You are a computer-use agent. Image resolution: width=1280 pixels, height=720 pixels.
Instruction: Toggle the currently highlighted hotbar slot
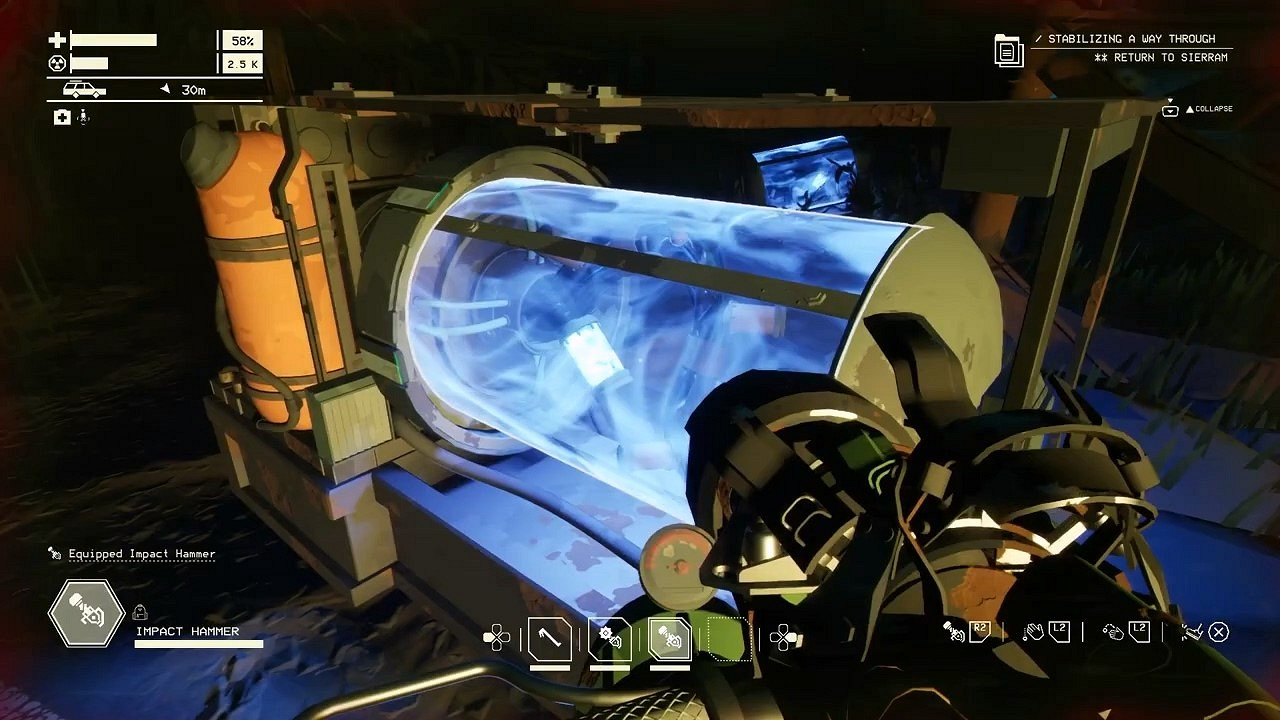pyautogui.click(x=669, y=642)
